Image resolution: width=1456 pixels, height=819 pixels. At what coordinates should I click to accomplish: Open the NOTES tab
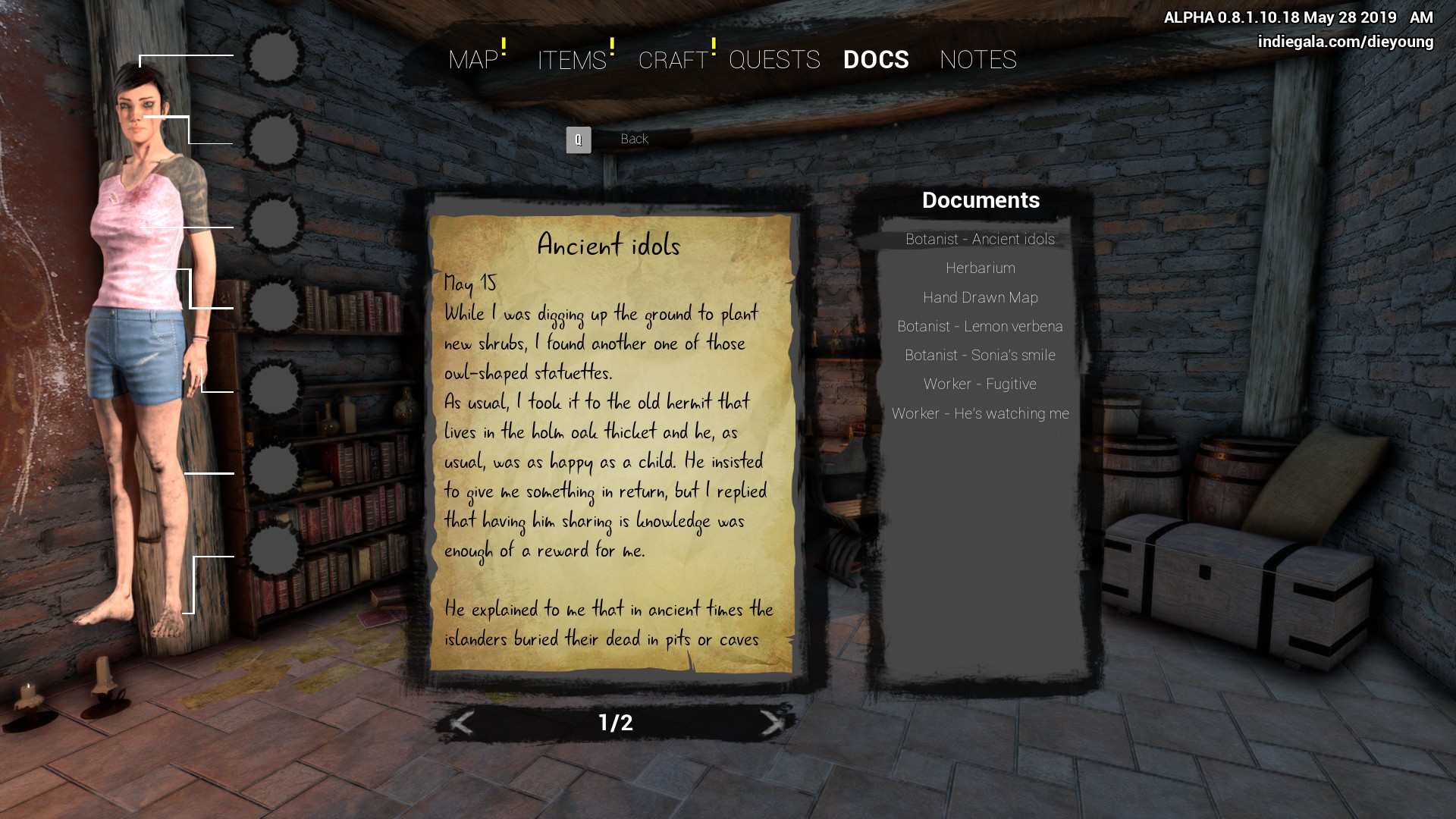pos(977,60)
